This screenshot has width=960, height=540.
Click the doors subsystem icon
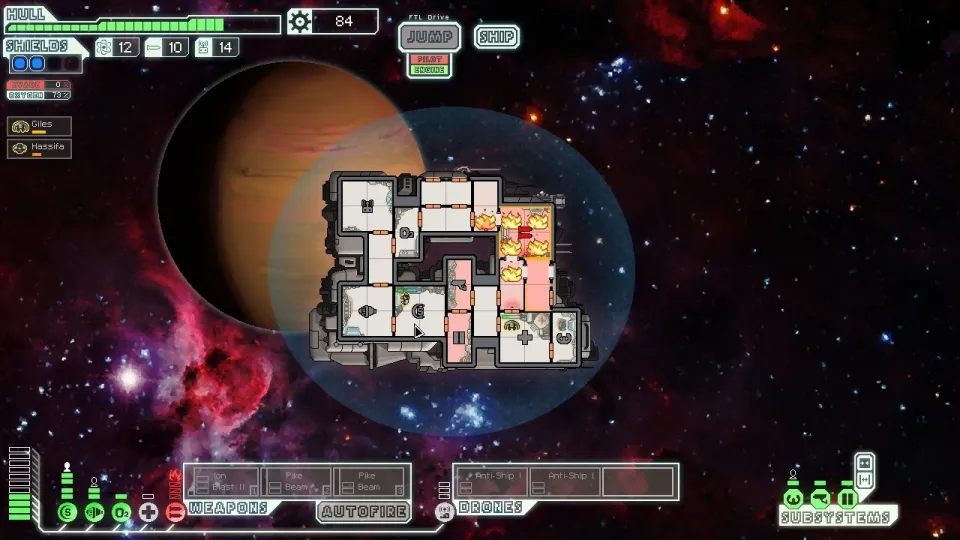(x=847, y=498)
